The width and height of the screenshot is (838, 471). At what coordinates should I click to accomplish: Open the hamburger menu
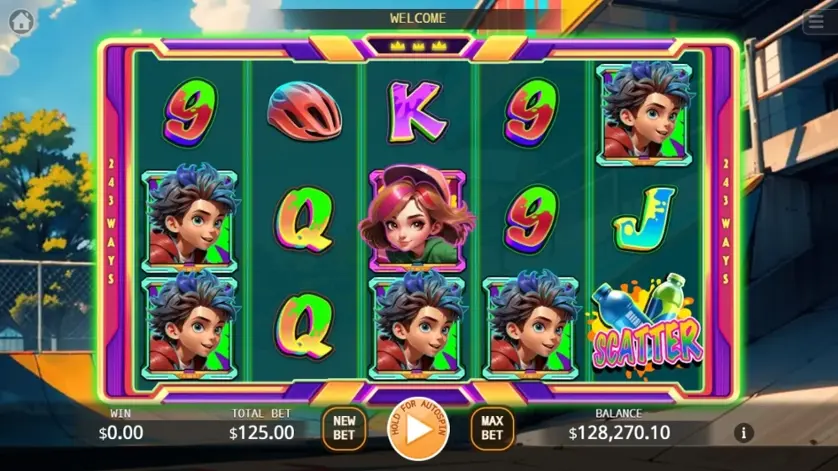pyautogui.click(x=815, y=23)
